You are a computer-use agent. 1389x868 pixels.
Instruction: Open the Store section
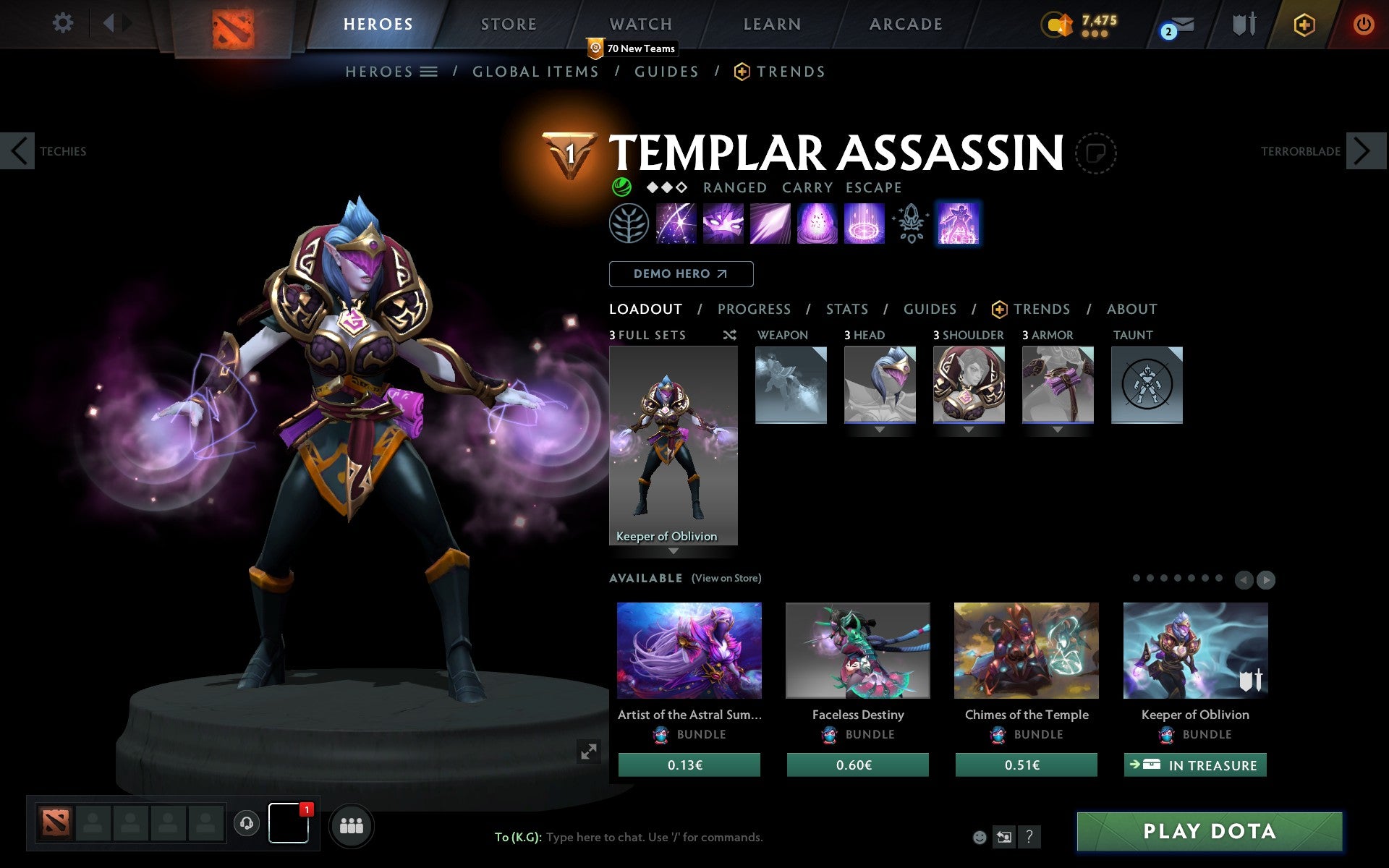click(509, 25)
